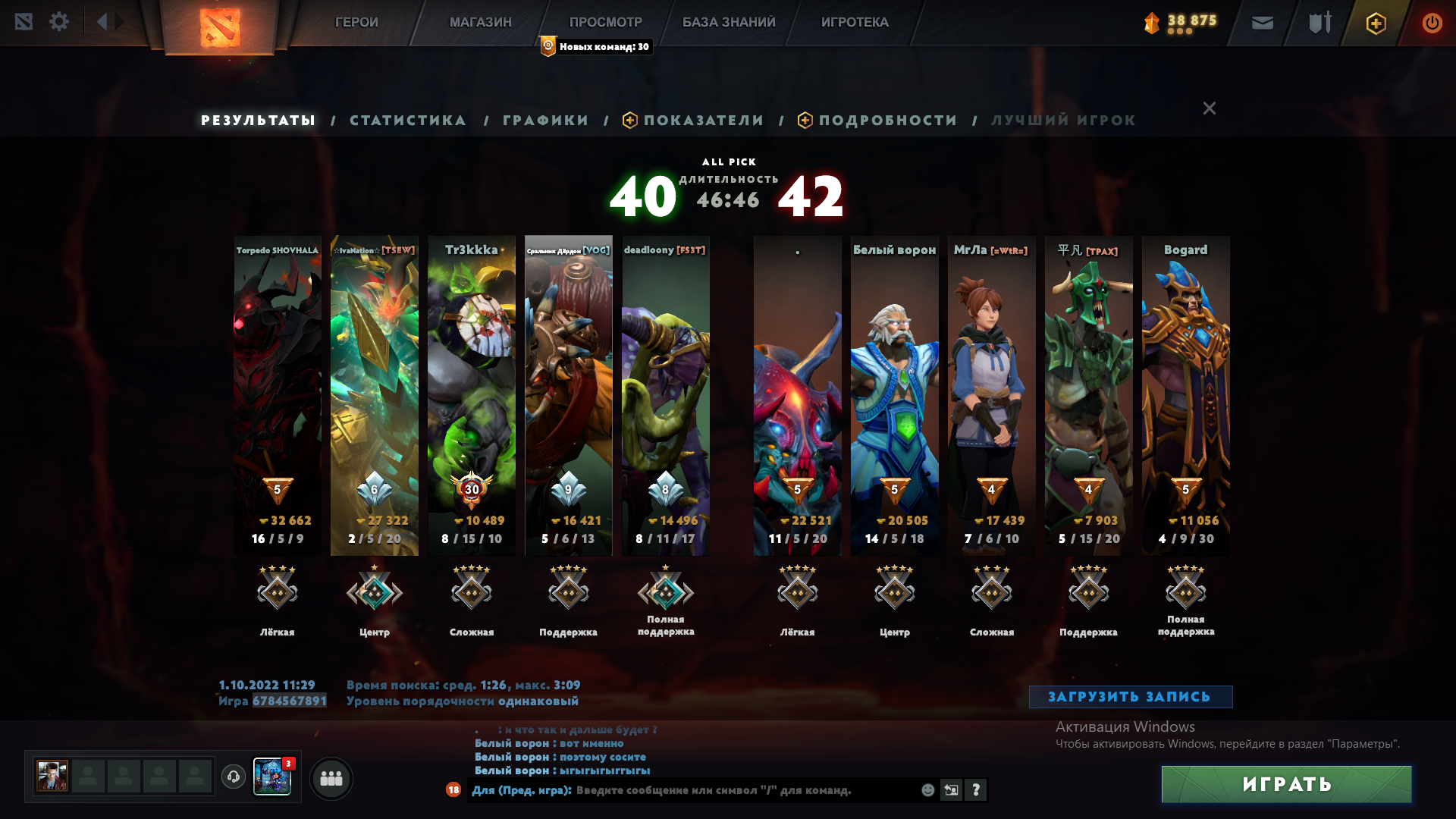Open the emoticon picker in chat bar

(x=927, y=790)
